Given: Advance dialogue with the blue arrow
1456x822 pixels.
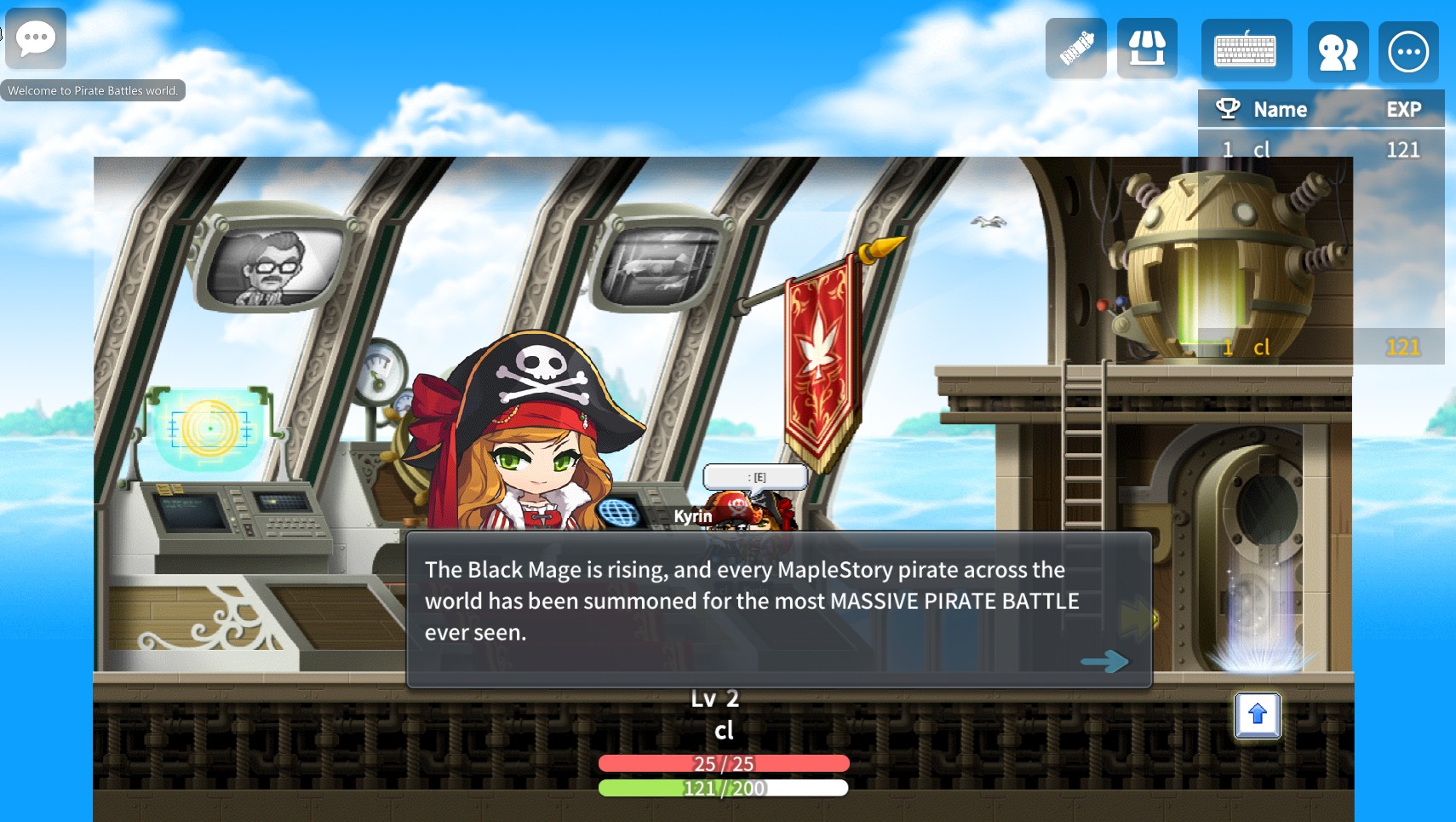Looking at the screenshot, I should coord(1104,661).
